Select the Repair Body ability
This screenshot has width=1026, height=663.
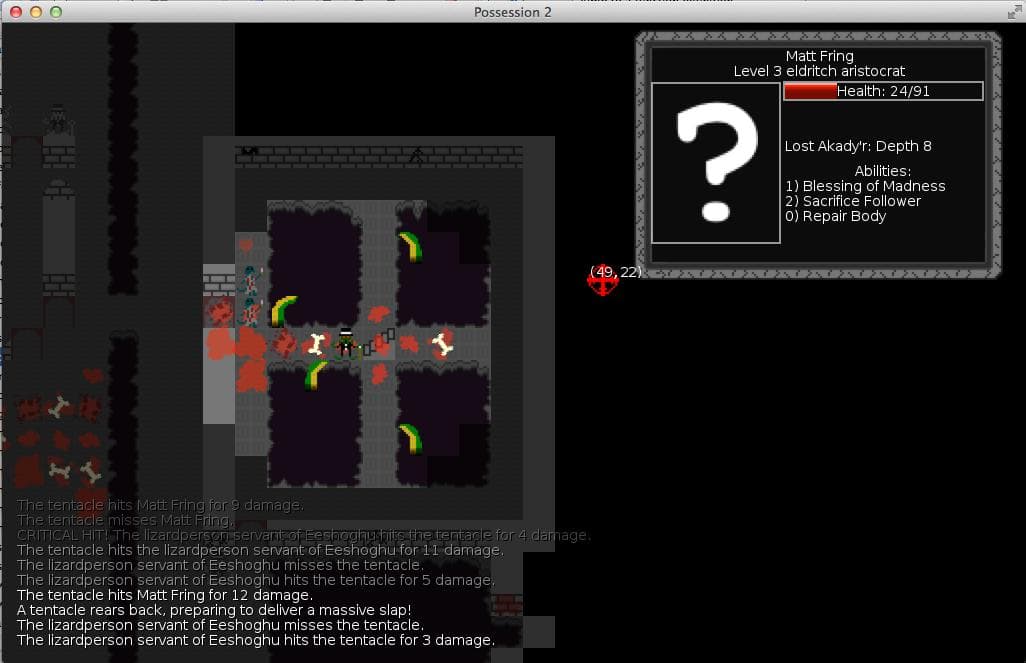click(x=836, y=216)
